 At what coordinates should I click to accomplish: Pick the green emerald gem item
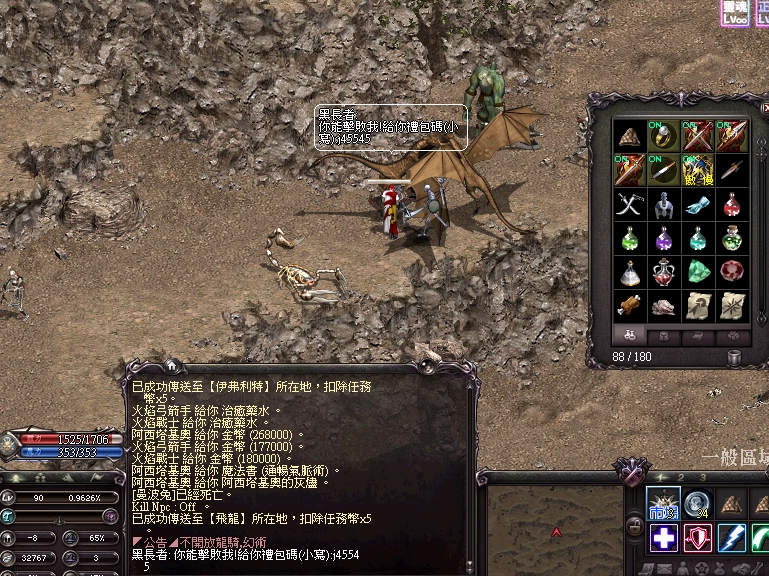pos(698,272)
